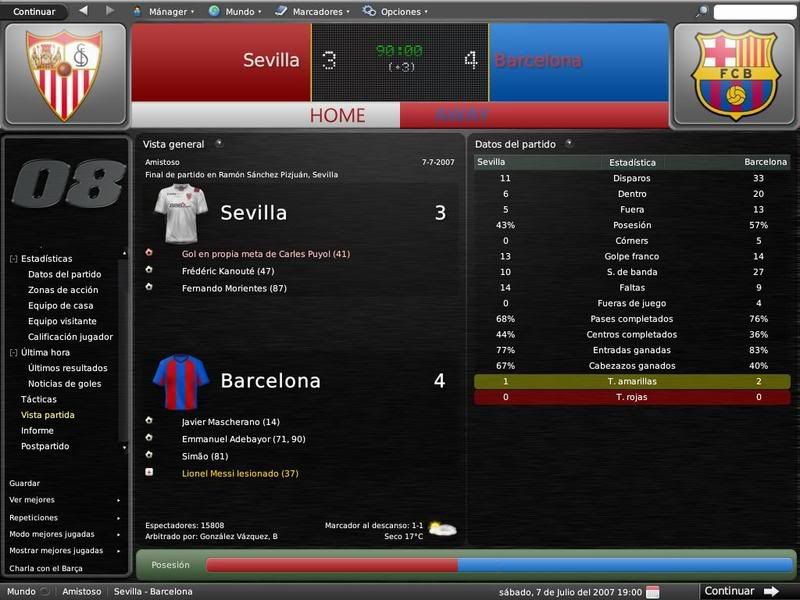Image resolution: width=800 pixels, height=600 pixels.
Task: View Últimos resultados
Action: coord(68,368)
